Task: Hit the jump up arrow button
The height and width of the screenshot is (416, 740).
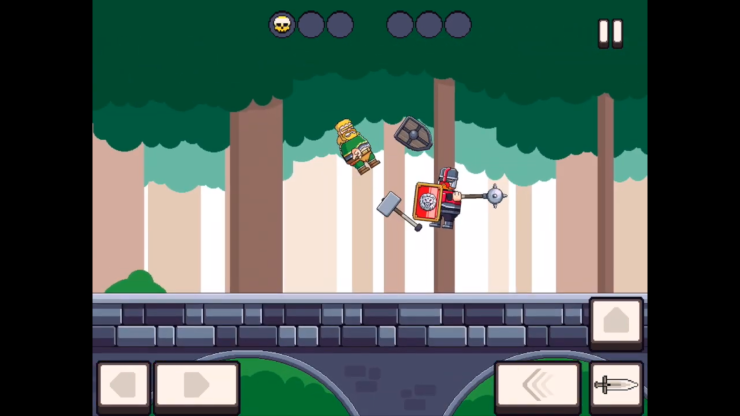Action: [616, 322]
